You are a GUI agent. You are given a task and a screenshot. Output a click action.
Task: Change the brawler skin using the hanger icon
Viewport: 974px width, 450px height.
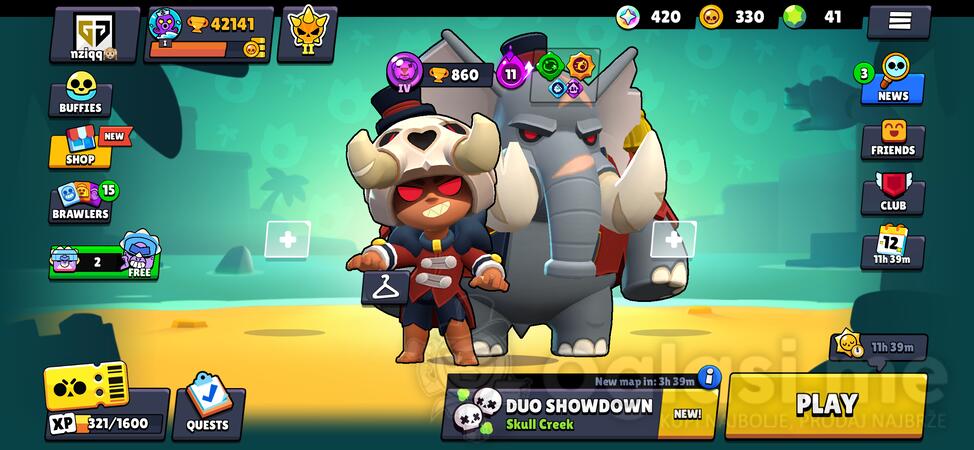point(385,288)
